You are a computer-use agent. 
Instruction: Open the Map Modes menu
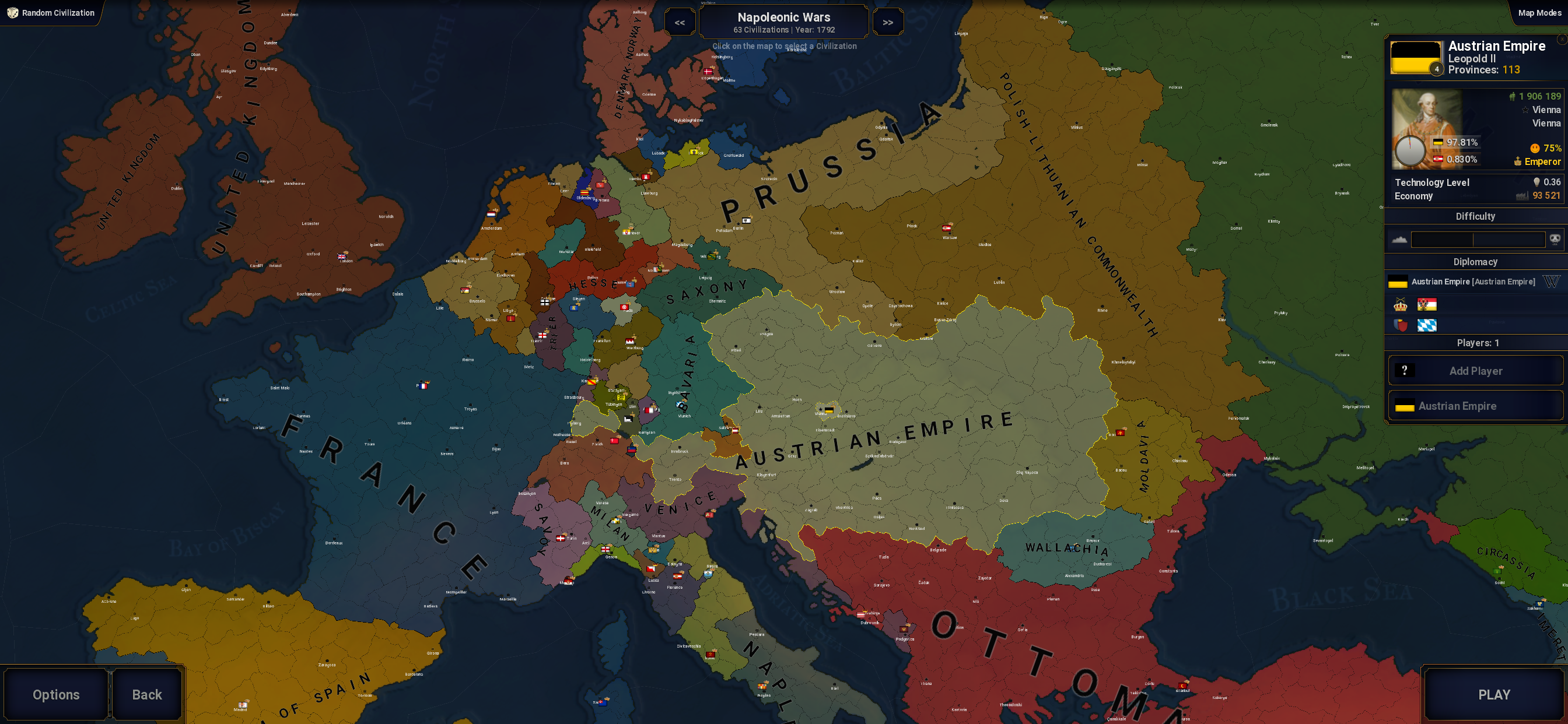pyautogui.click(x=1541, y=12)
